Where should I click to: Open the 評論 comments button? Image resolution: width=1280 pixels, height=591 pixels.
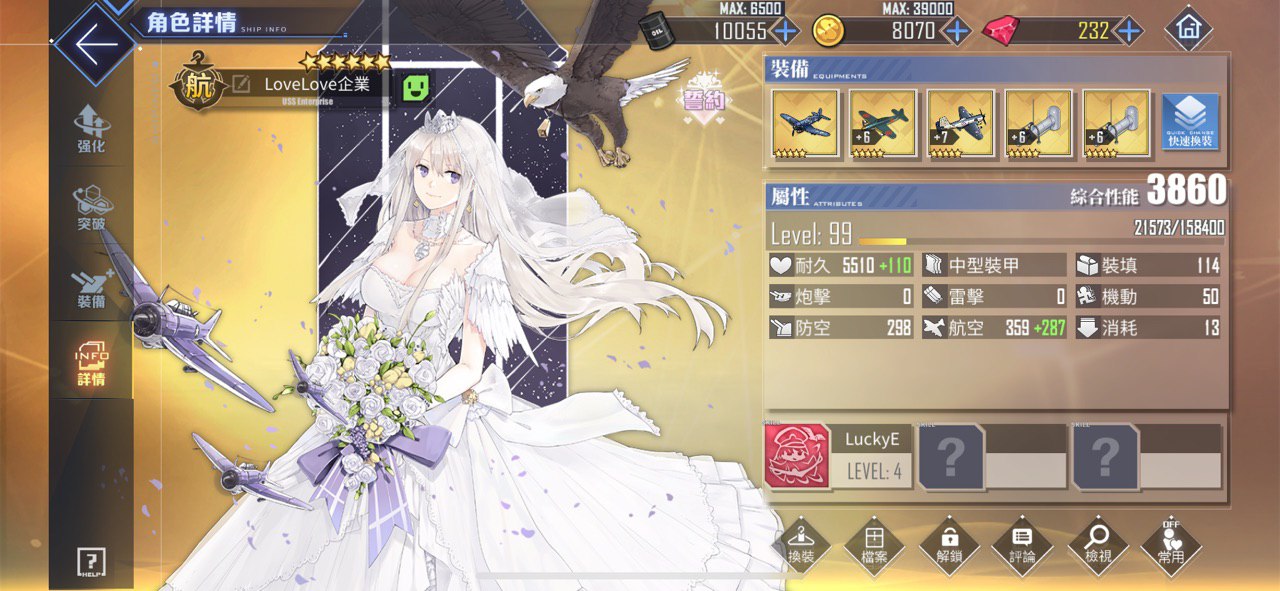(1022, 545)
